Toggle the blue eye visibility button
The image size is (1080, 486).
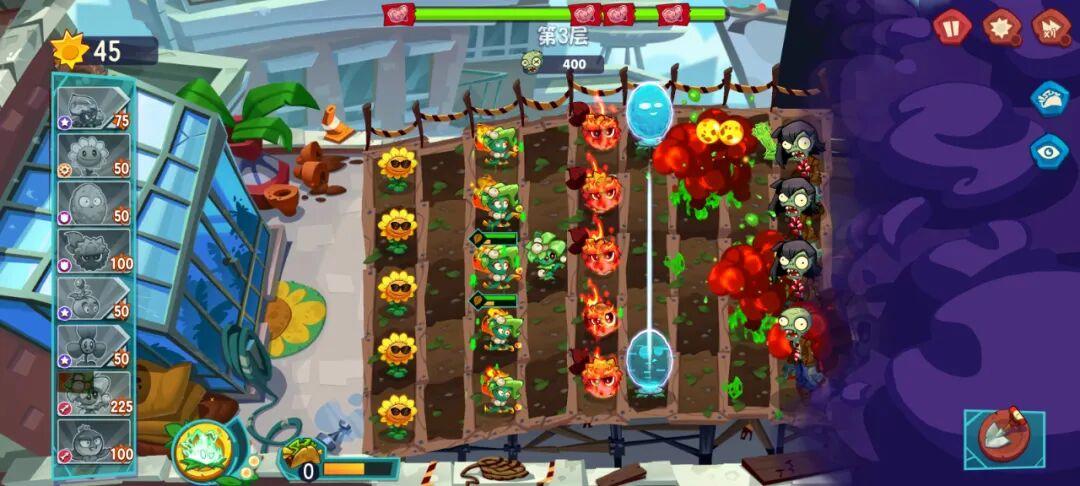[x=1050, y=151]
